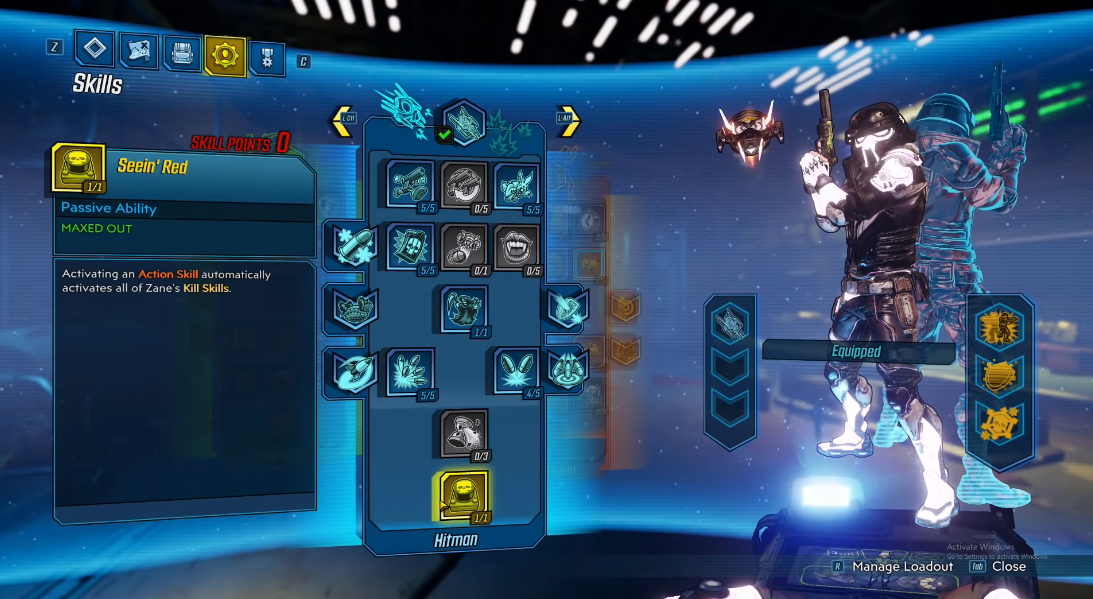Screen dimensions: 1093x599
Task: Select the 5/5 playing card skill
Action: [409, 246]
